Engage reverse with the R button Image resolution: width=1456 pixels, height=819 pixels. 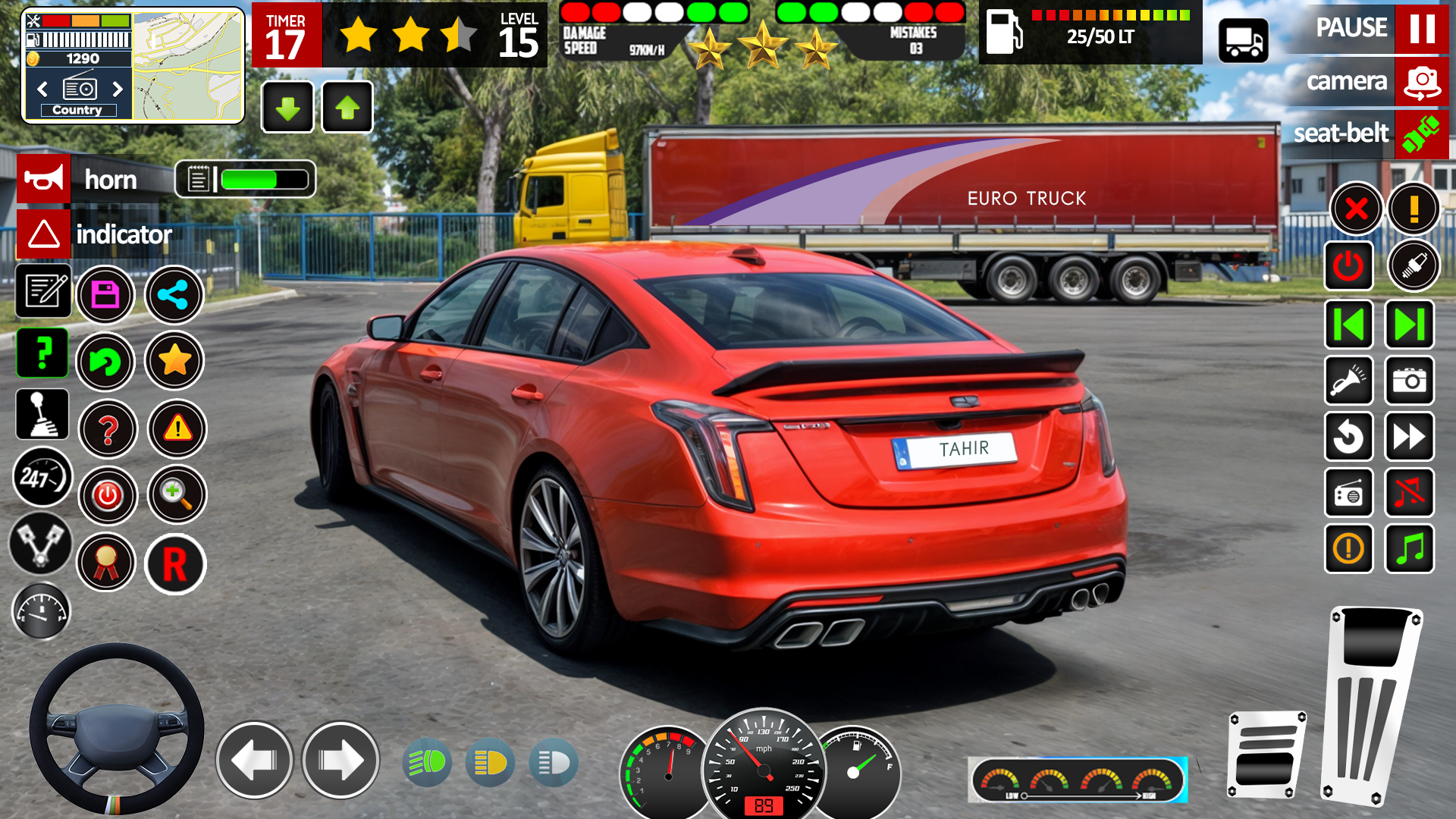(x=175, y=565)
